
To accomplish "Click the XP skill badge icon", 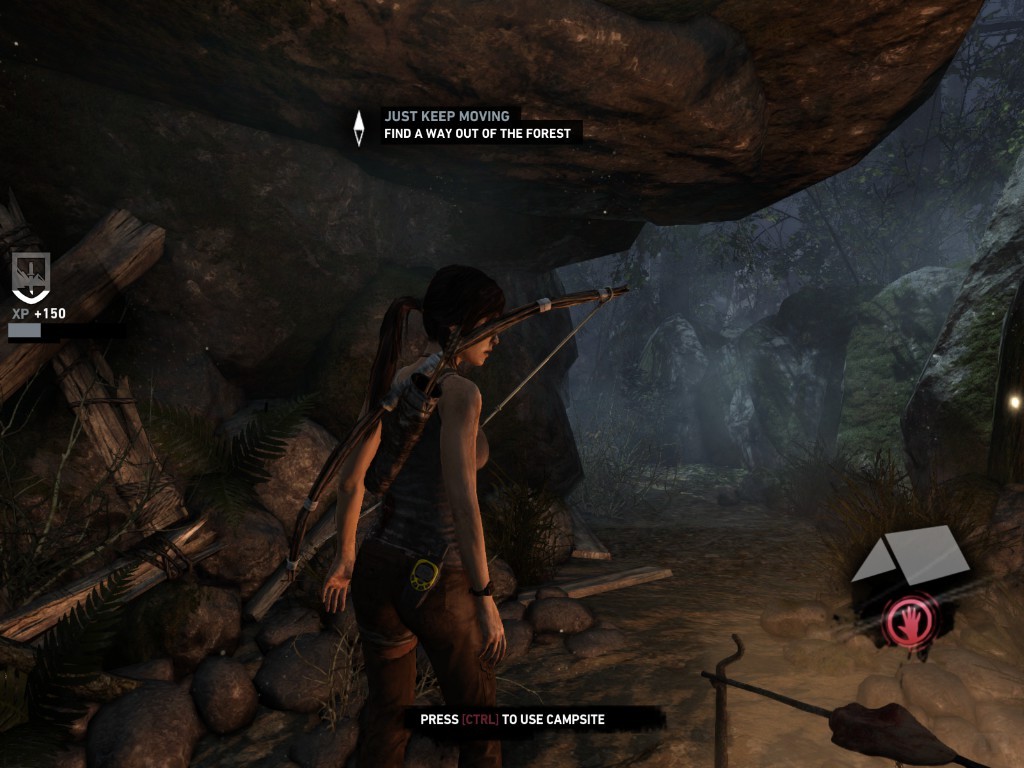I will (x=30, y=276).
